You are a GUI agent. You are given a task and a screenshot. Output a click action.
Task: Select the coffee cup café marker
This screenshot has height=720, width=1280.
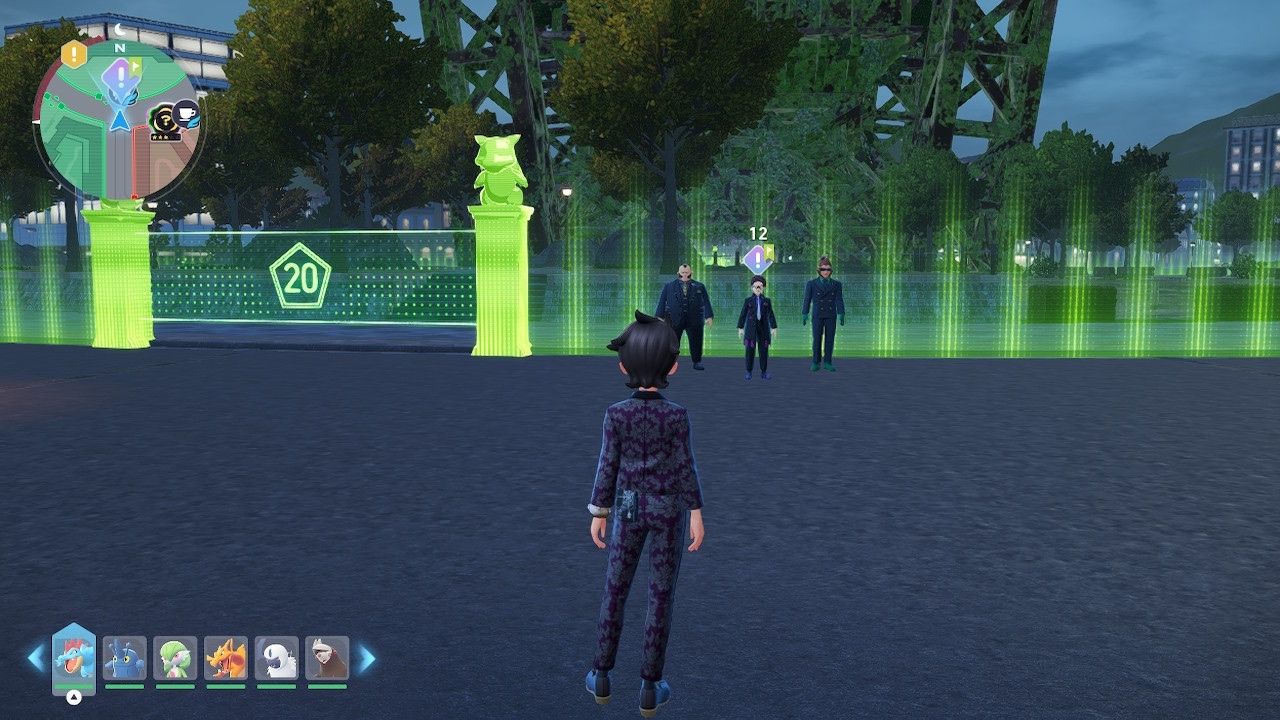pyautogui.click(x=186, y=114)
